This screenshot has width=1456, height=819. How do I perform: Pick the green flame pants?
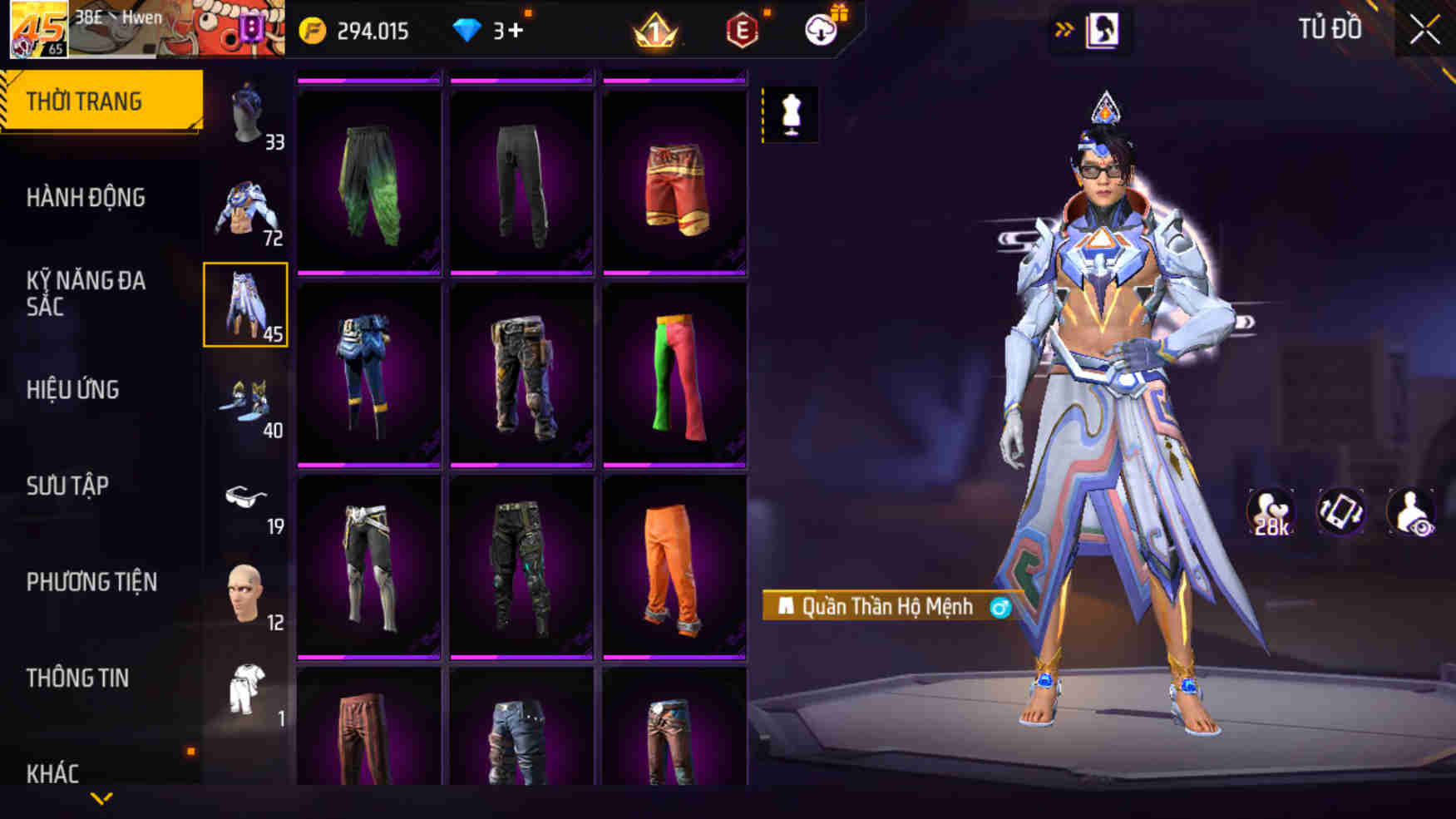[369, 181]
